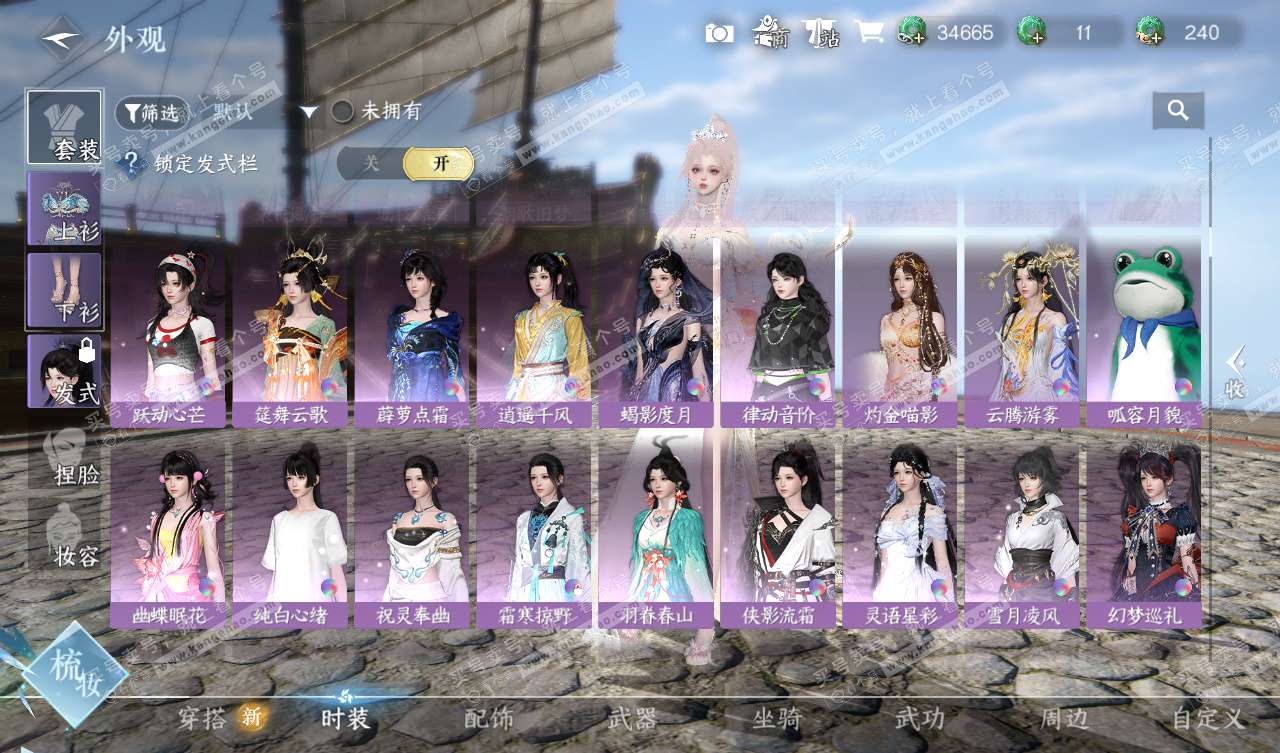The image size is (1280, 753).
Task: Go back using the arrow beside 外观
Action: pyautogui.click(x=62, y=39)
